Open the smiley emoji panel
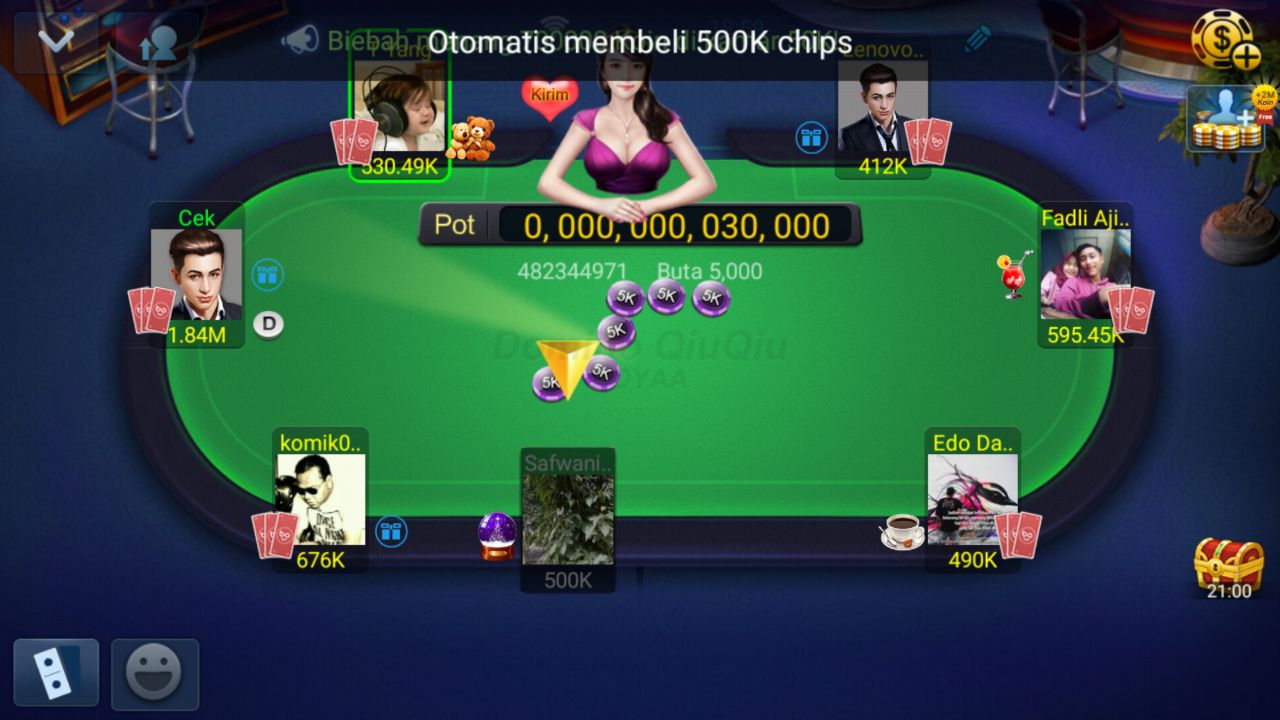The image size is (1280, 720). tap(155, 672)
